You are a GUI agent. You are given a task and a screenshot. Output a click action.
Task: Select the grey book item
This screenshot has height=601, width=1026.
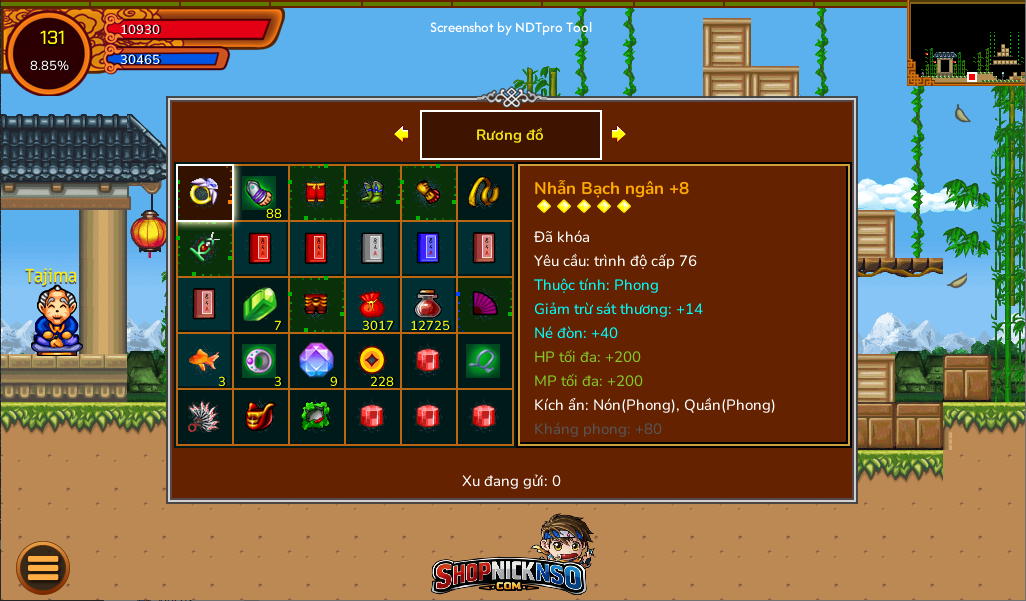click(372, 249)
